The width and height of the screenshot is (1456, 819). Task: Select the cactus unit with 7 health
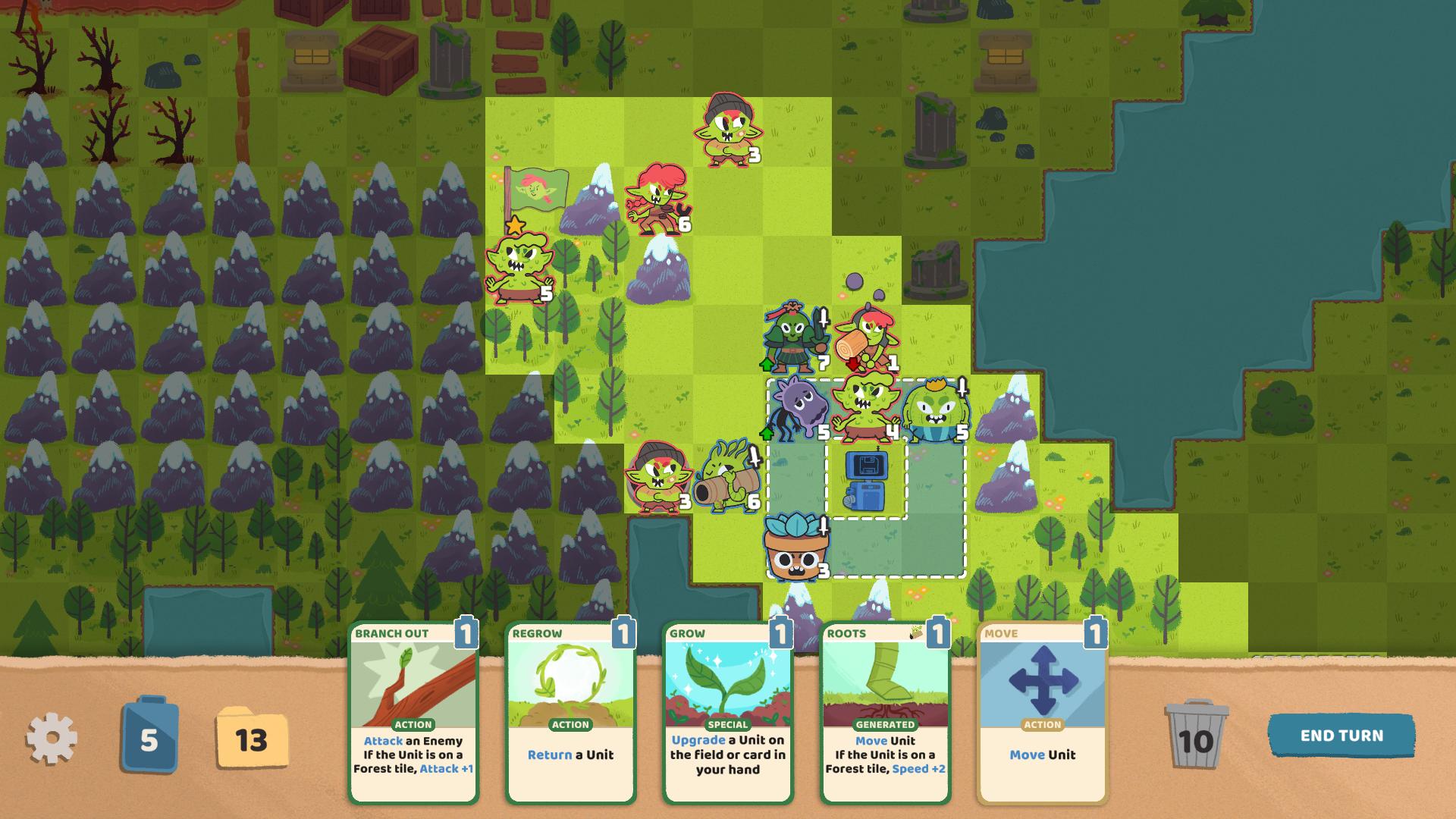(x=791, y=337)
